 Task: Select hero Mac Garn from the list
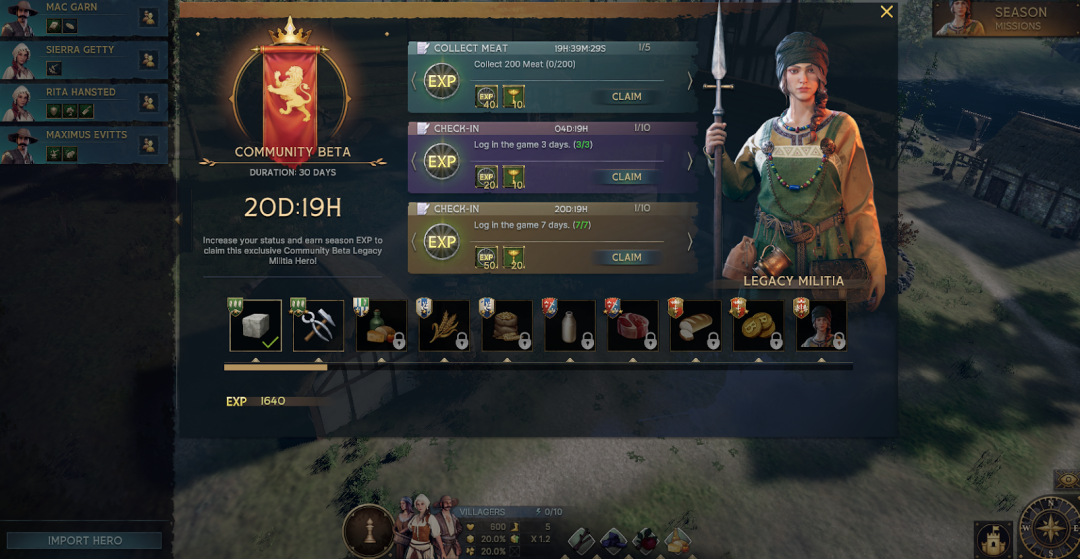84,16
